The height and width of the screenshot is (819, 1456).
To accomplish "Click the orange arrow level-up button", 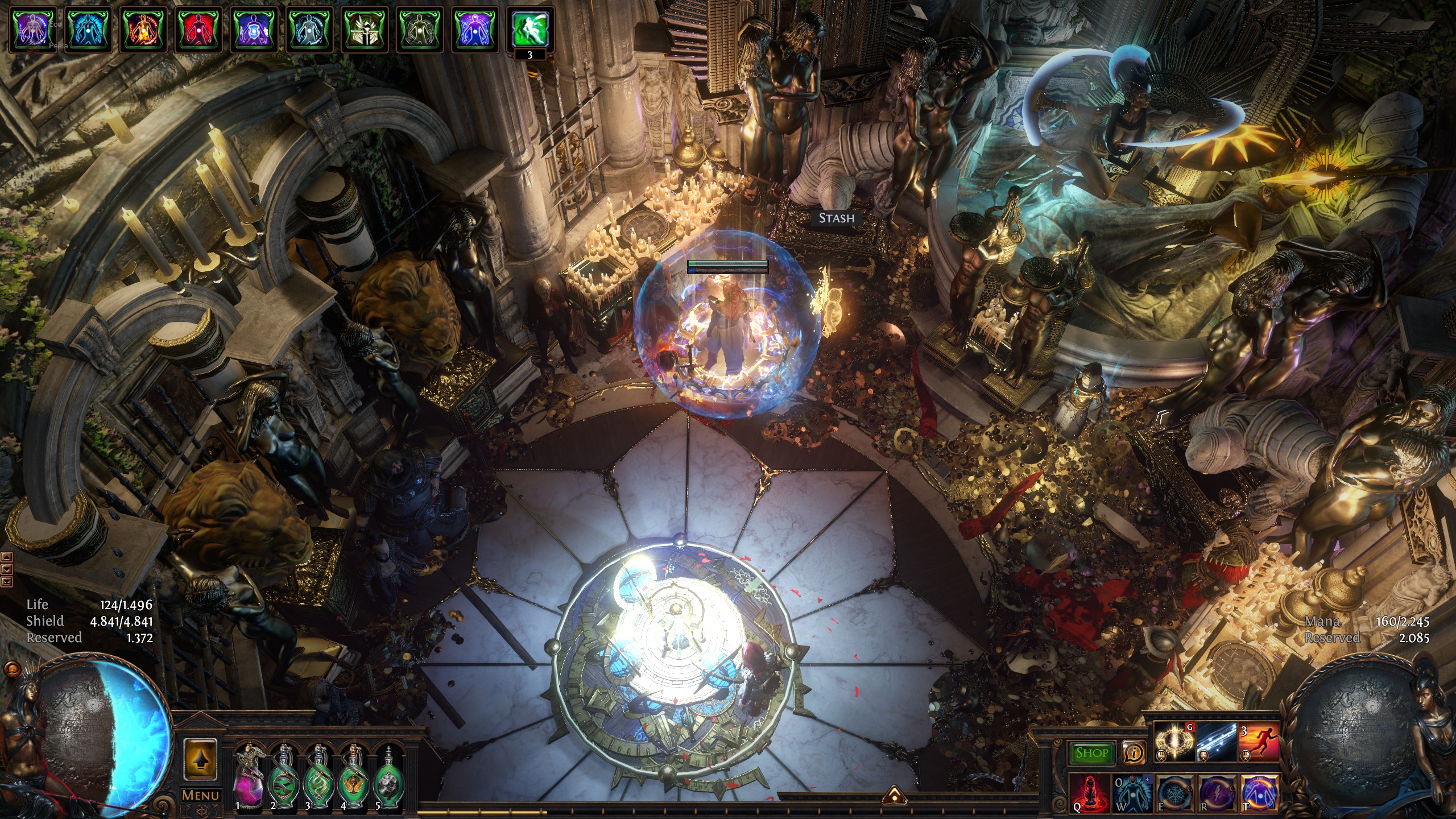I will (200, 760).
